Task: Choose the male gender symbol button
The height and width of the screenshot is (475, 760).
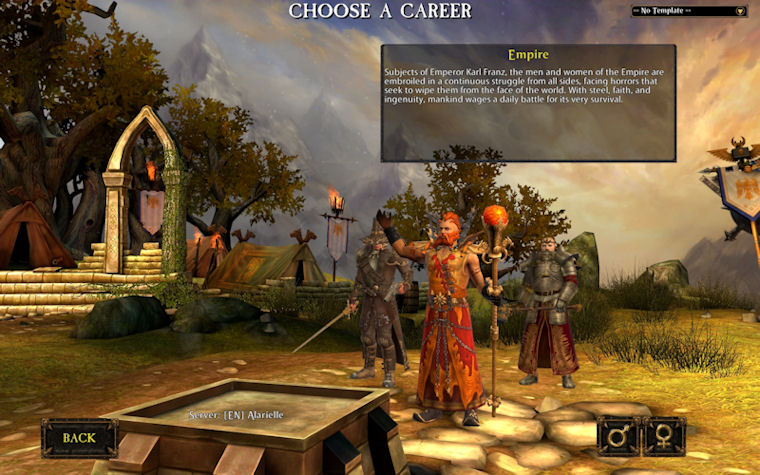Action: [x=618, y=437]
